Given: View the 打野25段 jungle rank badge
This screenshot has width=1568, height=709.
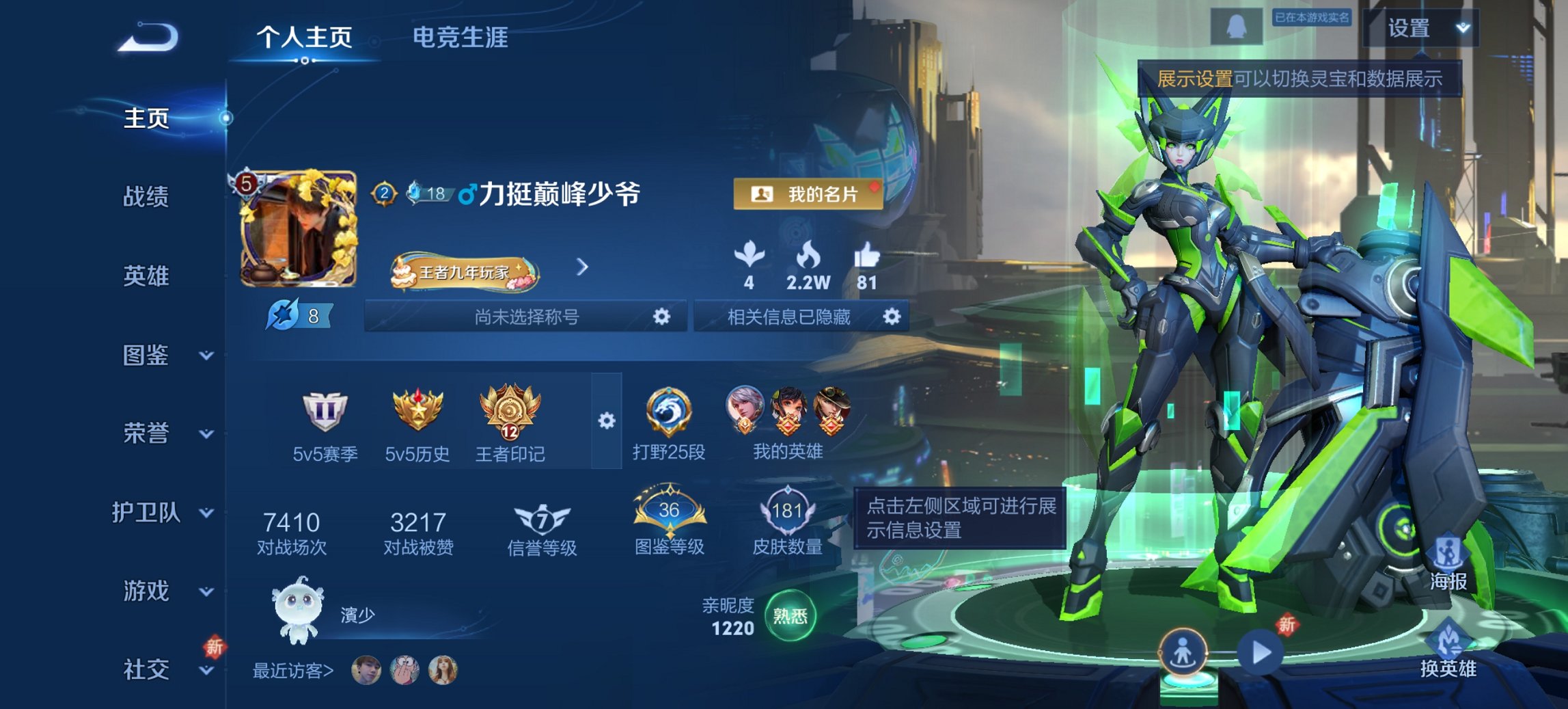Looking at the screenshot, I should point(668,409).
